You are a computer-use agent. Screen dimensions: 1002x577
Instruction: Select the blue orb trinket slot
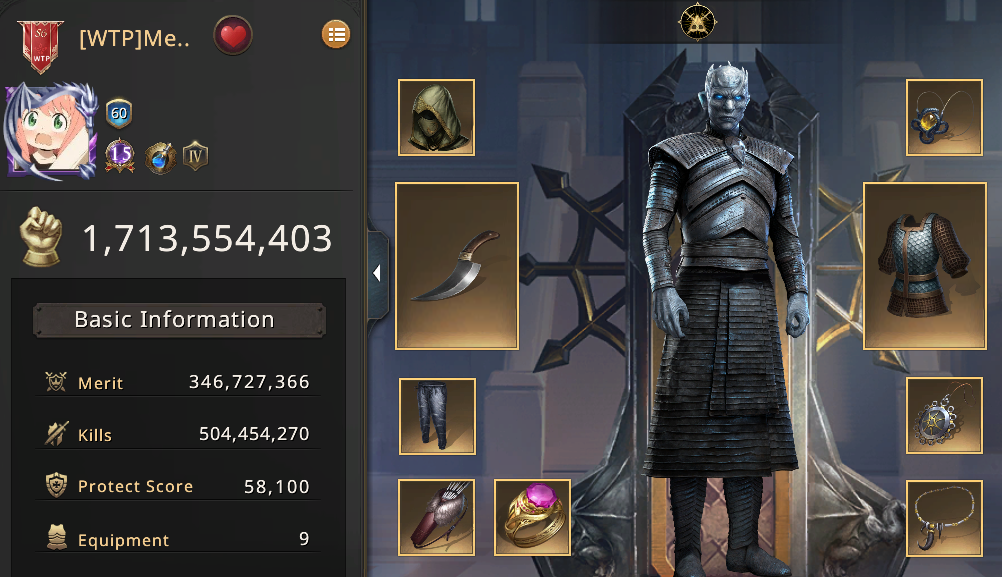[944, 118]
